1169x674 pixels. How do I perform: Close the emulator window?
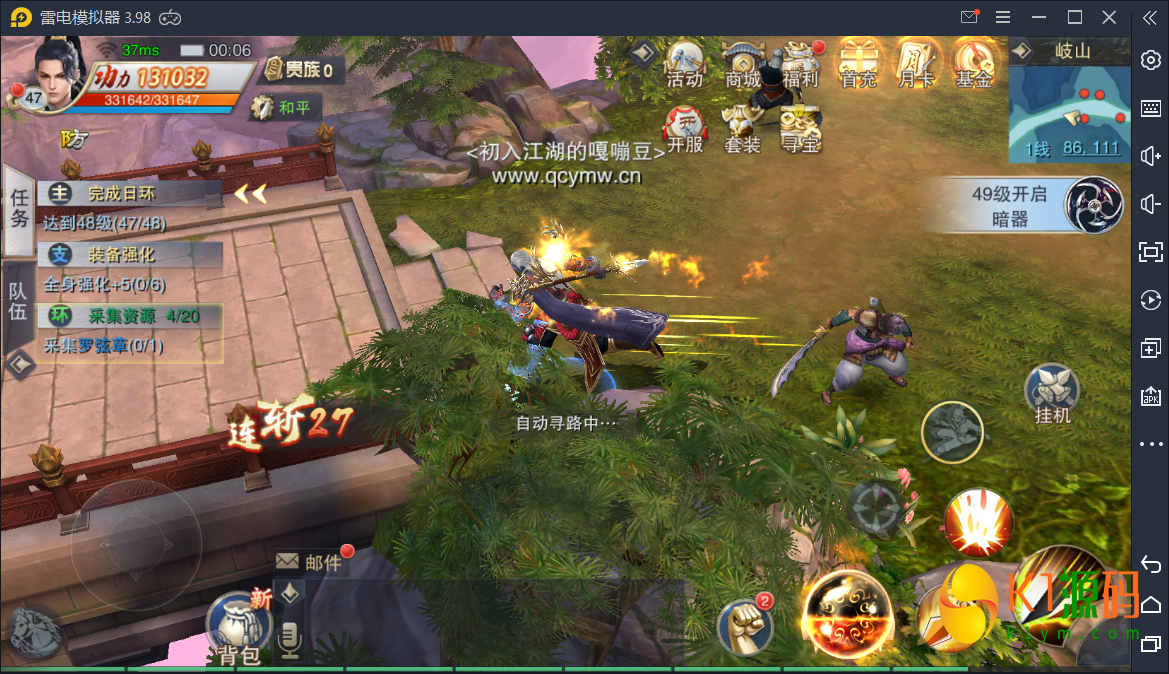(x=1109, y=17)
